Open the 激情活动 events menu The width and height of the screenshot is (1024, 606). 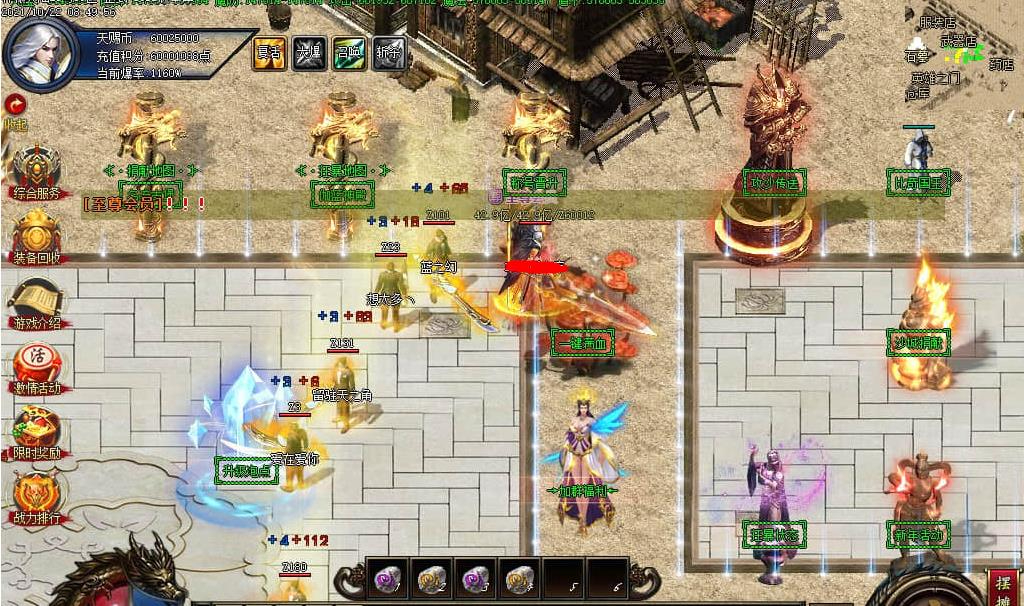click(x=36, y=369)
